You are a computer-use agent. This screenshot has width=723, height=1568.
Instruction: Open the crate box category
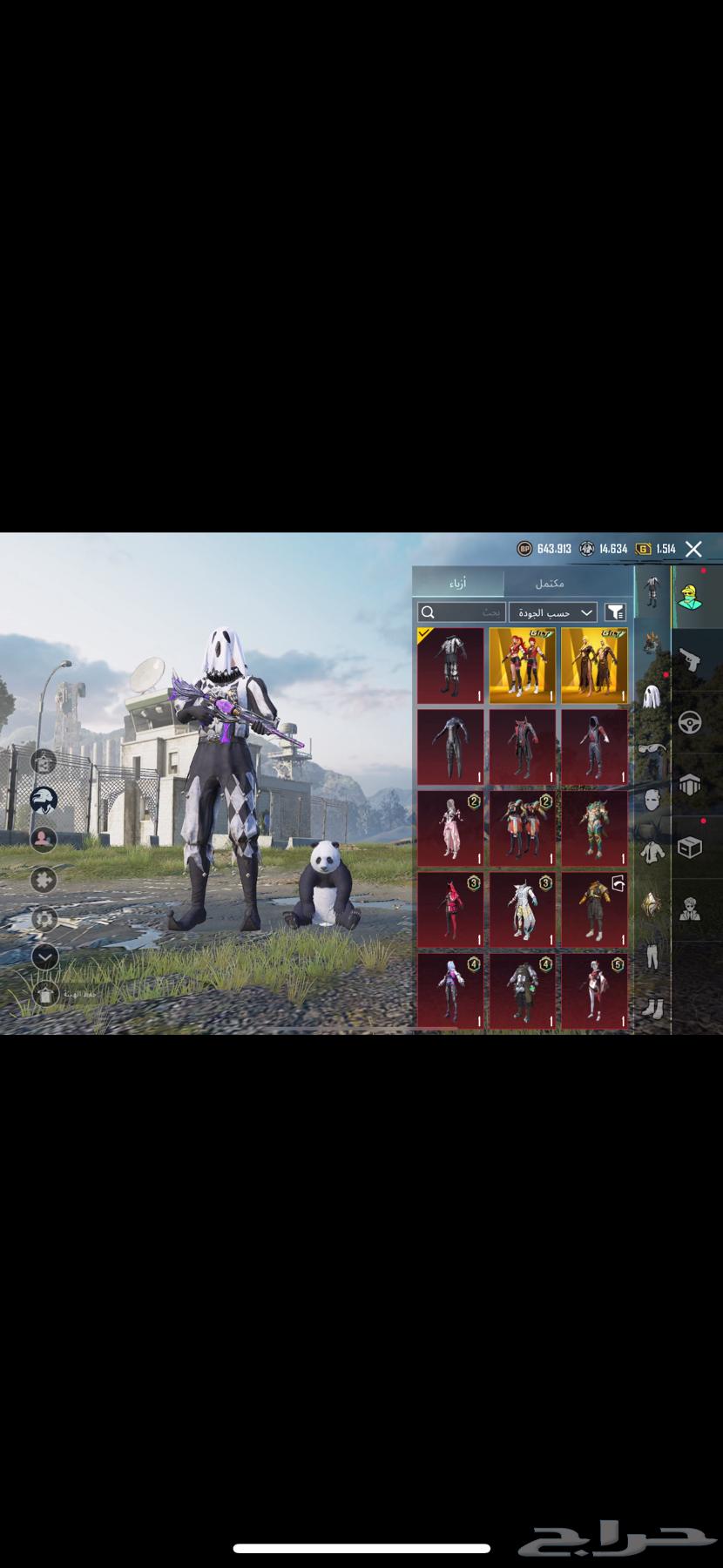pyautogui.click(x=690, y=848)
